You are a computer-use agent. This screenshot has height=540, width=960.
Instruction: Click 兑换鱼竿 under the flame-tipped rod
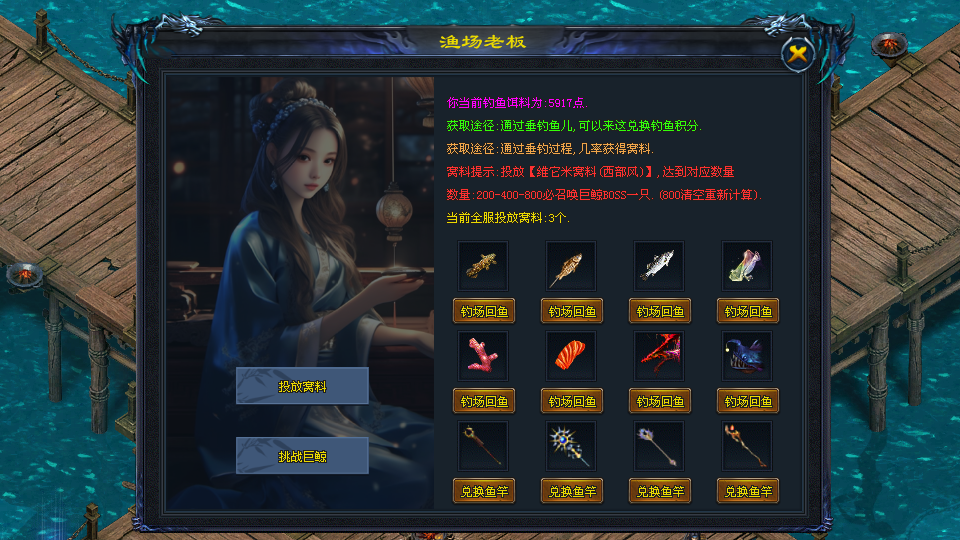click(x=748, y=491)
